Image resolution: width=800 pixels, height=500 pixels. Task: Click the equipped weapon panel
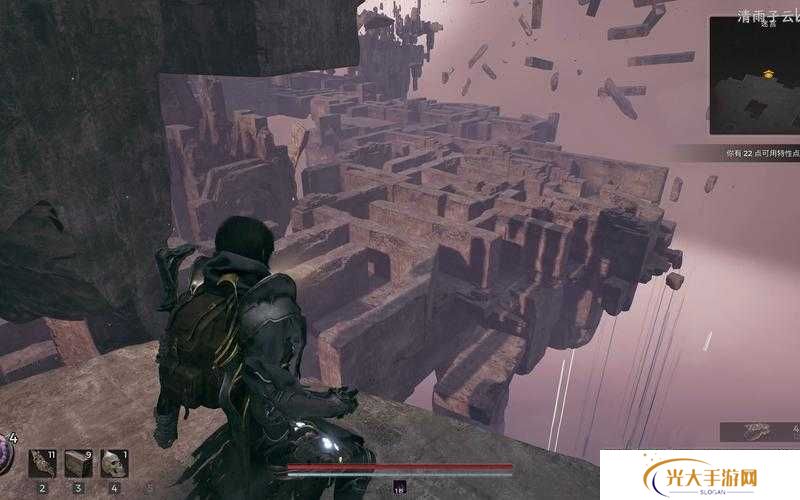[x=760, y=431]
